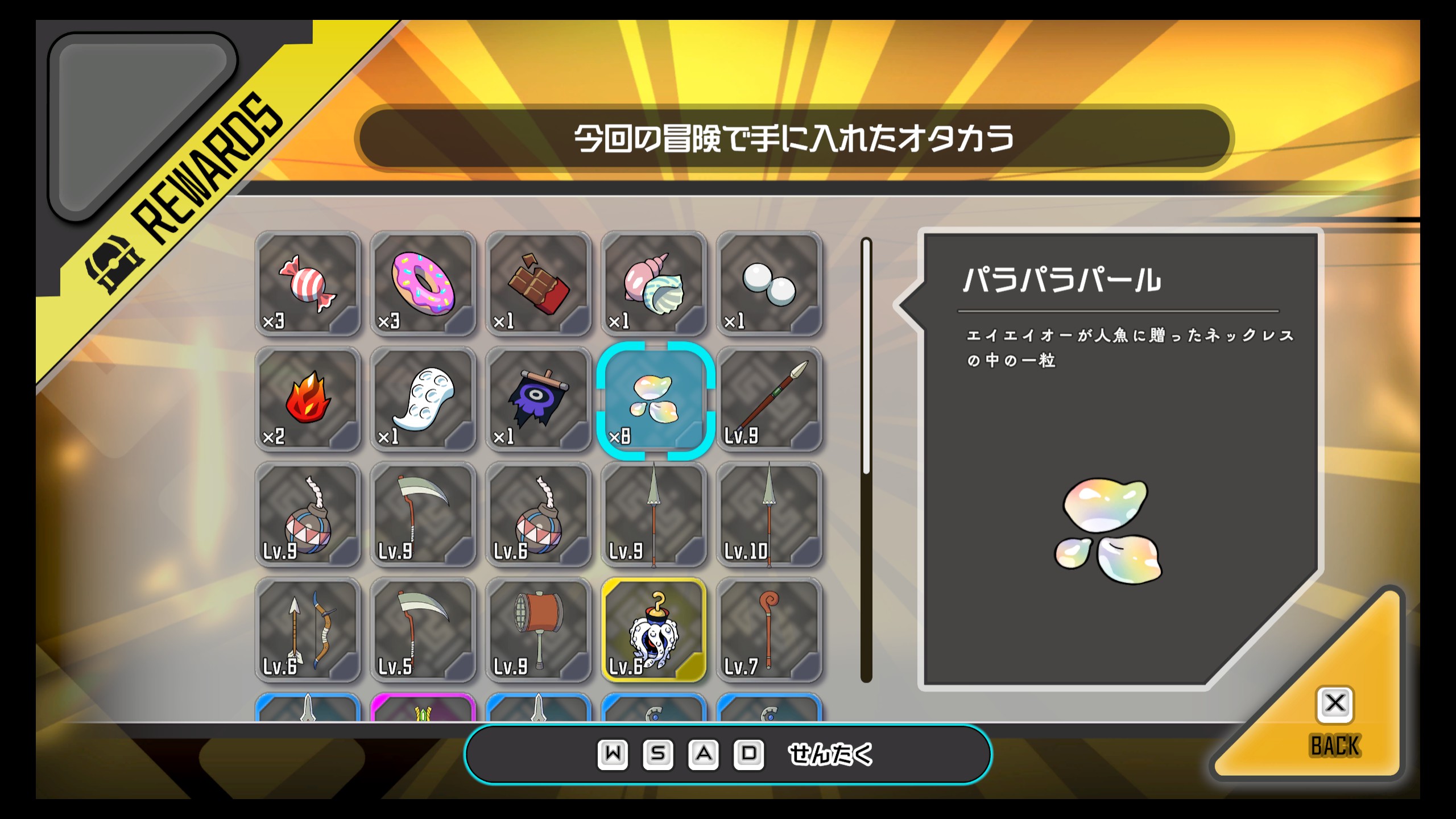Select the seashells treasure slot
This screenshot has height=819, width=1456.
coord(653,284)
